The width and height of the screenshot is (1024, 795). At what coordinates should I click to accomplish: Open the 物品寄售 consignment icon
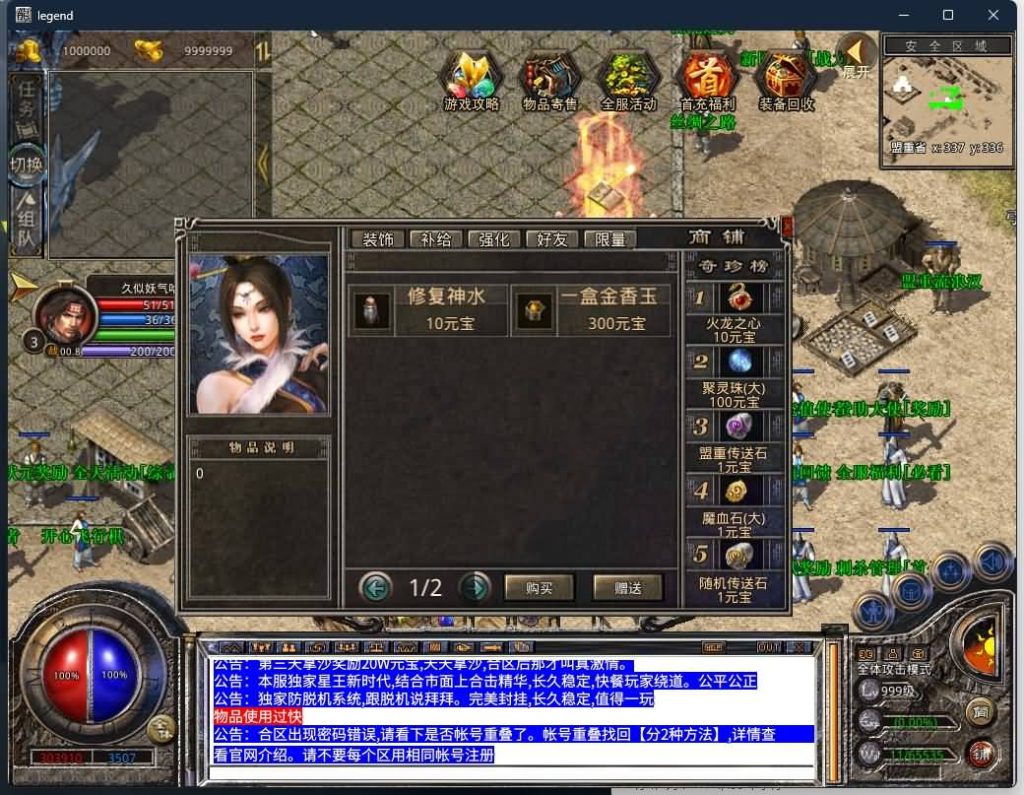[550, 78]
